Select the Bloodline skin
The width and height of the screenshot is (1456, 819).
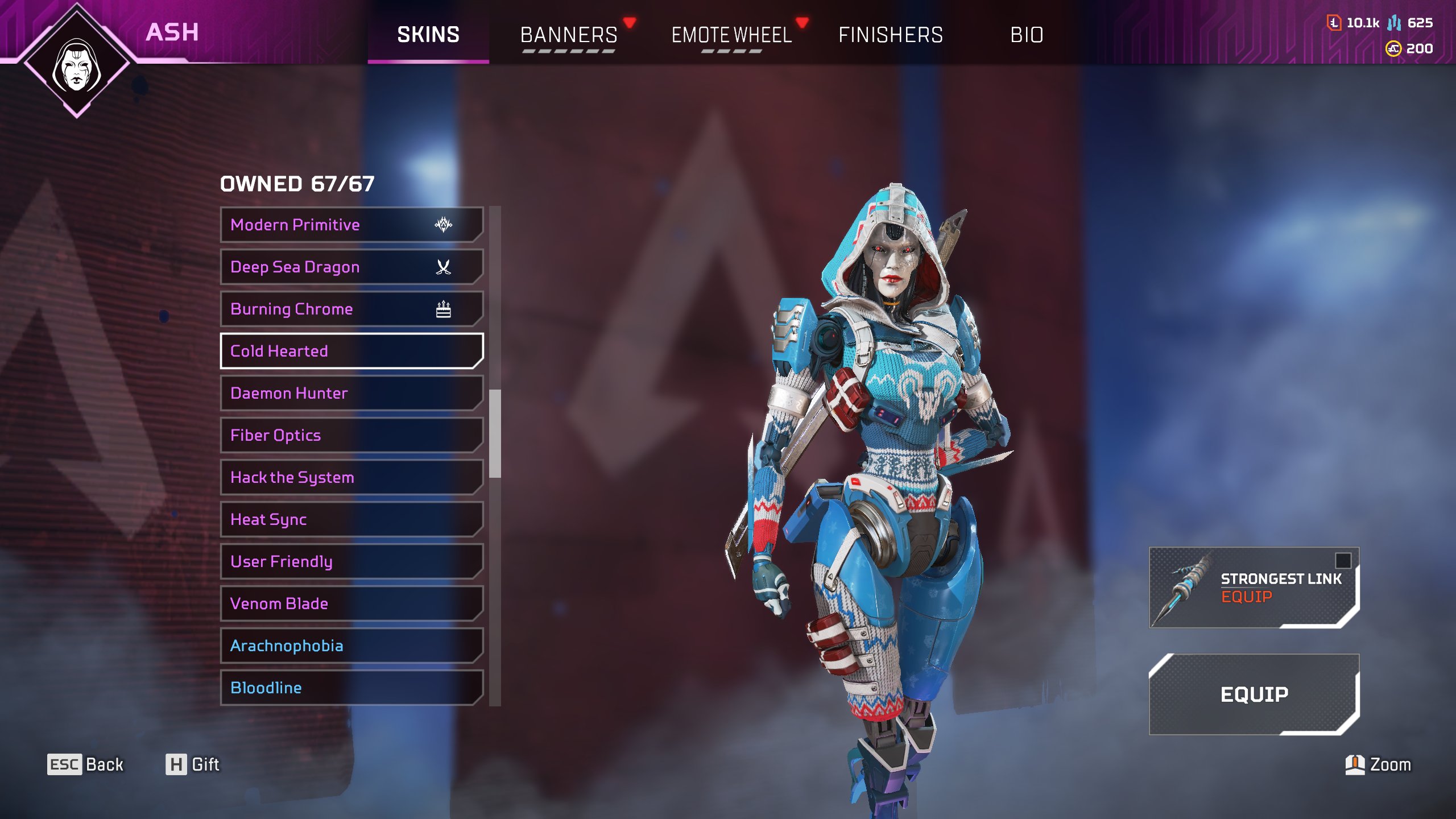click(351, 688)
